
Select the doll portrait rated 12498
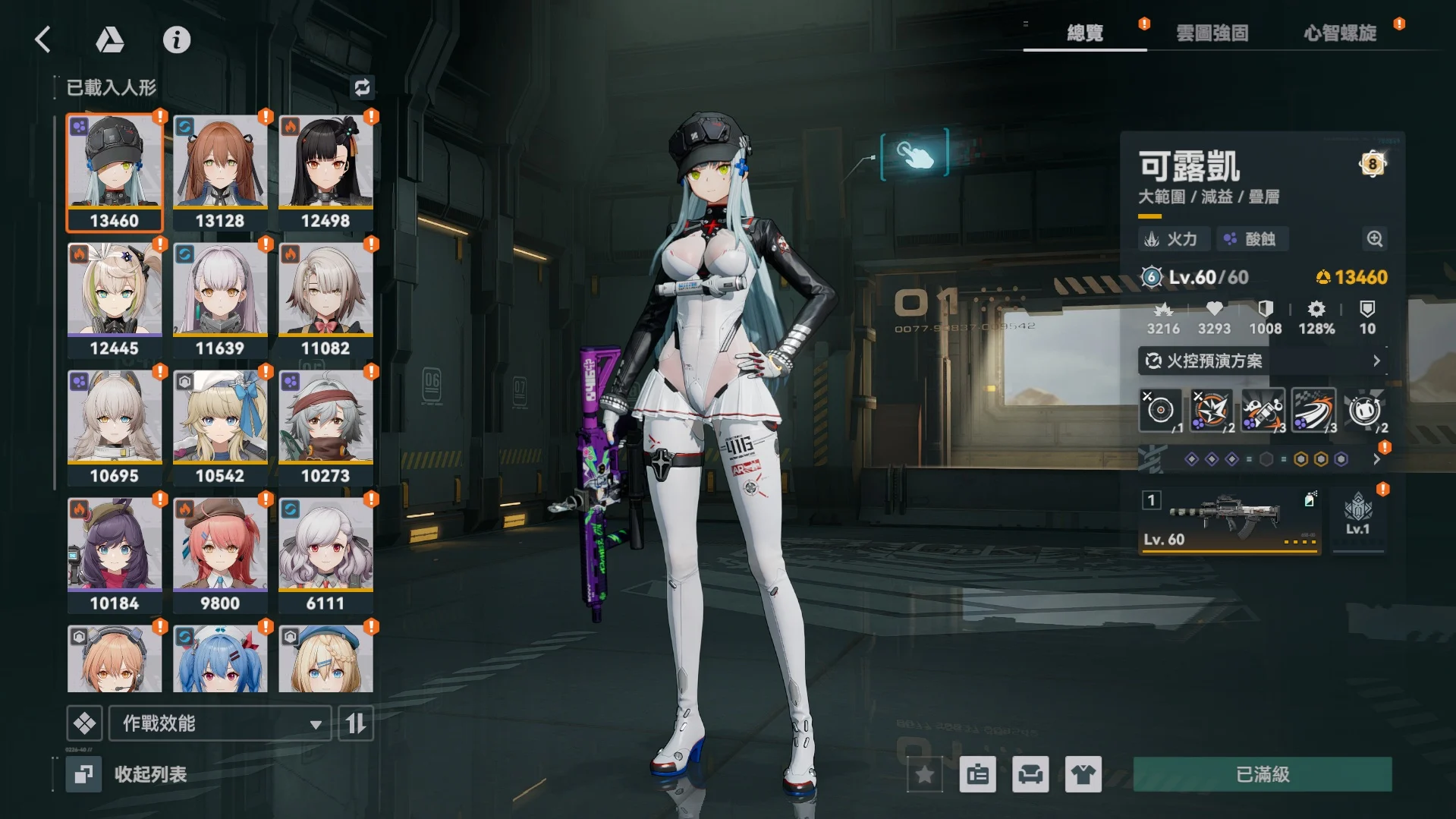(x=325, y=172)
